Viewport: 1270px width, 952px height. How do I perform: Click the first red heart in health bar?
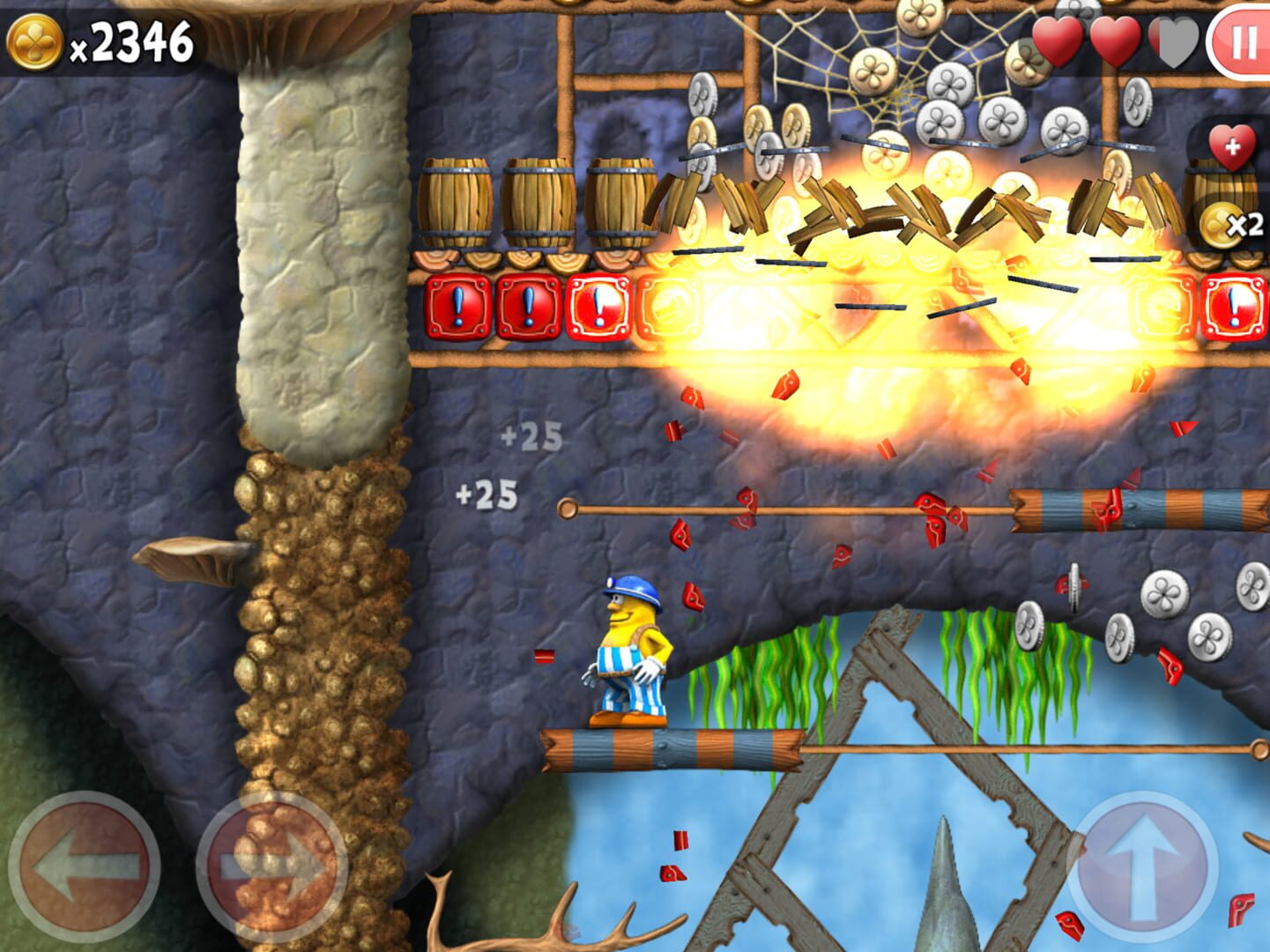click(1057, 39)
